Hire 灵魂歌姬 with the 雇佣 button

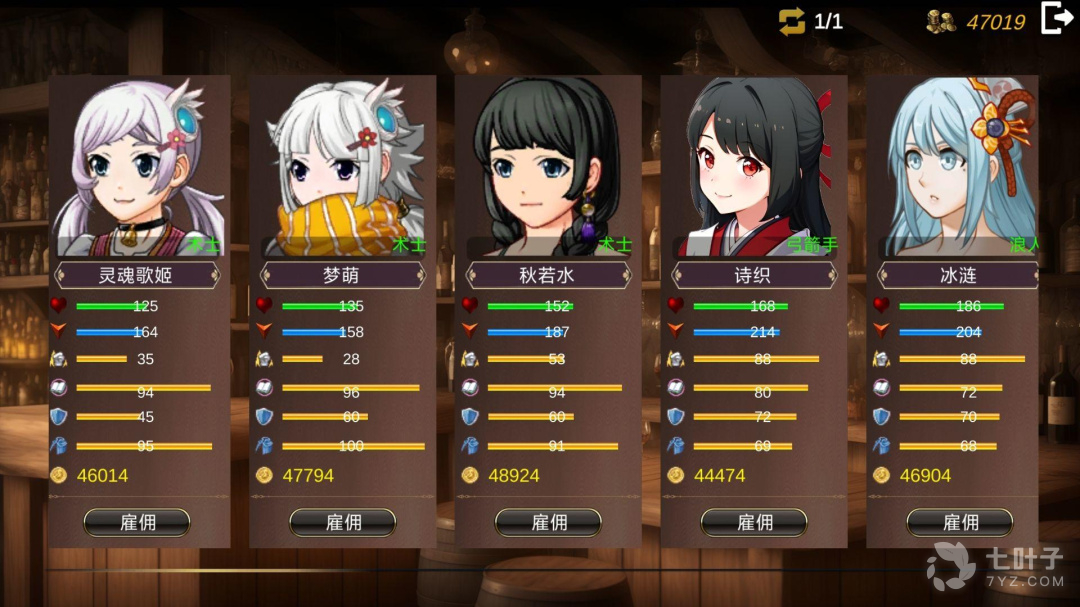137,522
